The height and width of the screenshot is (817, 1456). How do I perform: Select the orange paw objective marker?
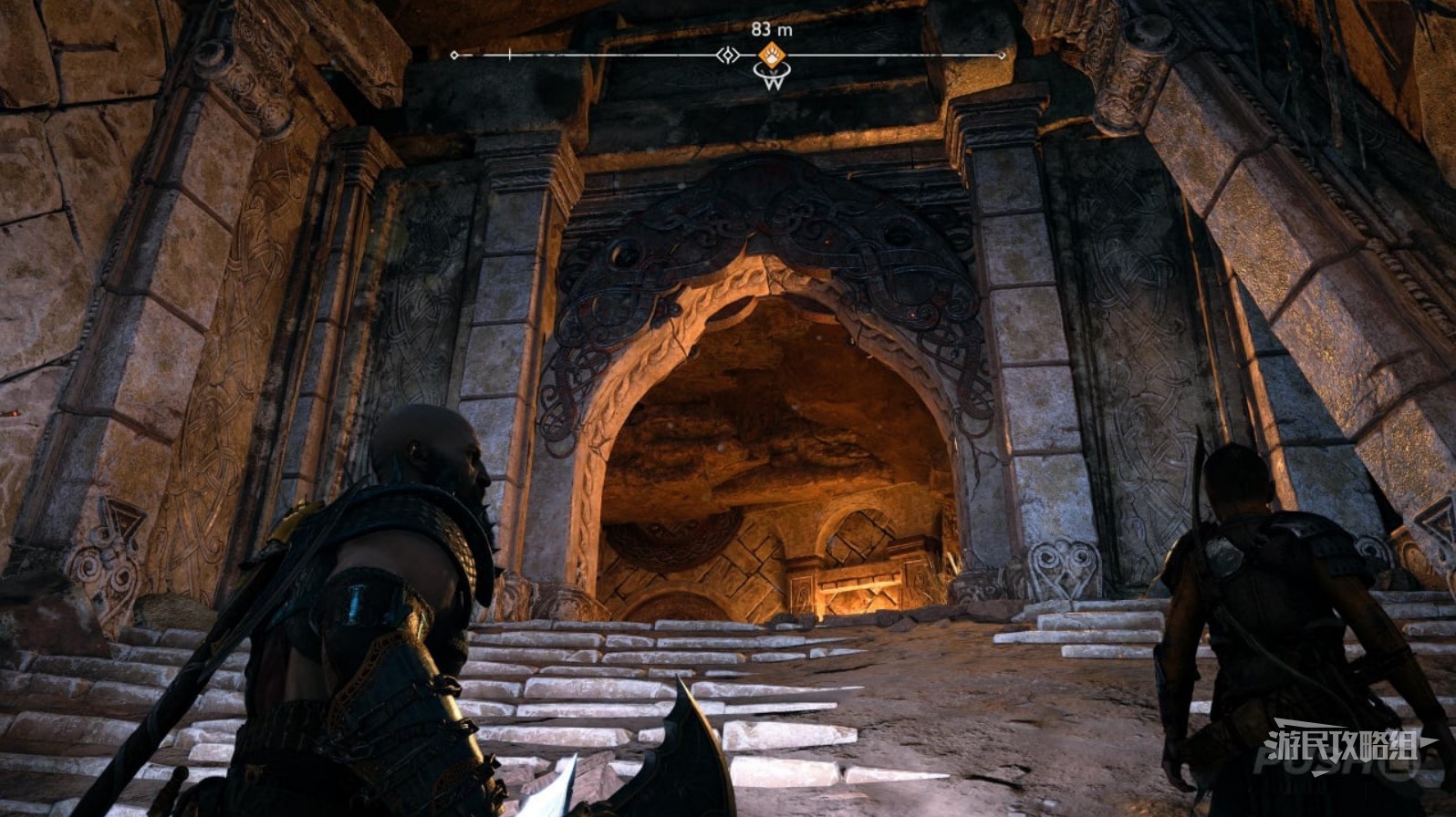(x=772, y=54)
